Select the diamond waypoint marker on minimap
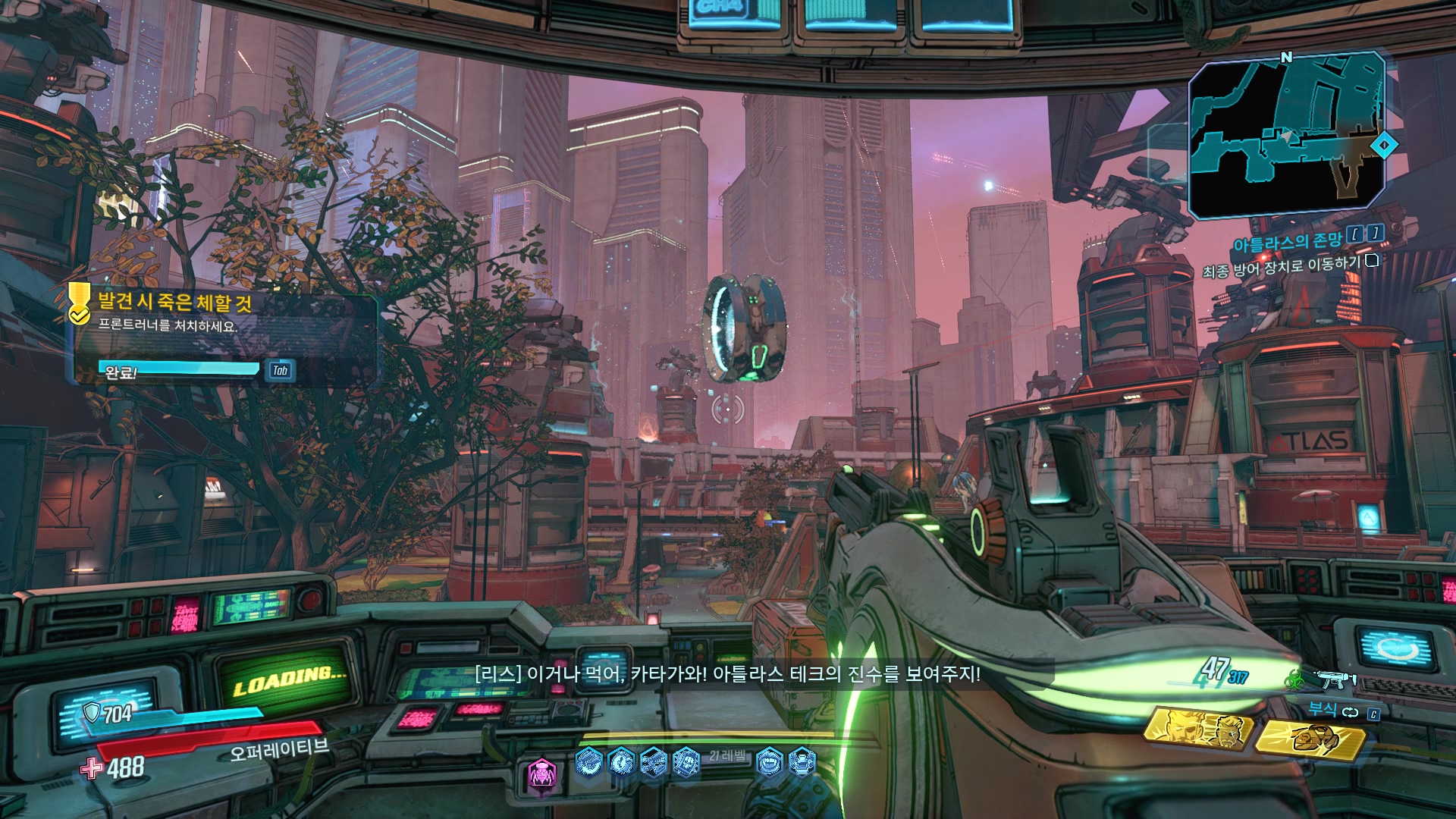1456x819 pixels. click(x=1385, y=145)
